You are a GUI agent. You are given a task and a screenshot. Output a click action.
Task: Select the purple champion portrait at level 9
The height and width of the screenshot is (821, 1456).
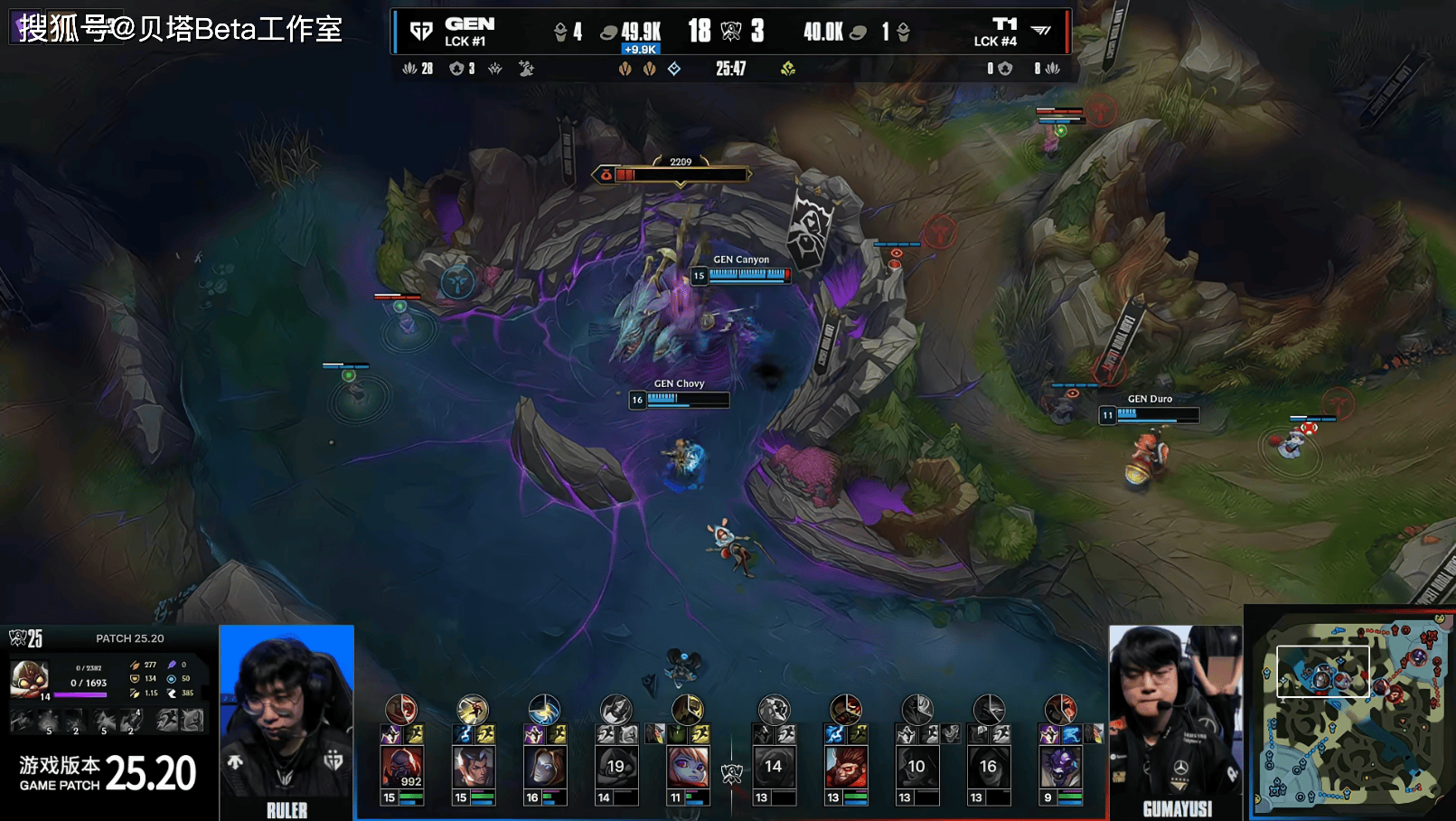pos(1060,767)
